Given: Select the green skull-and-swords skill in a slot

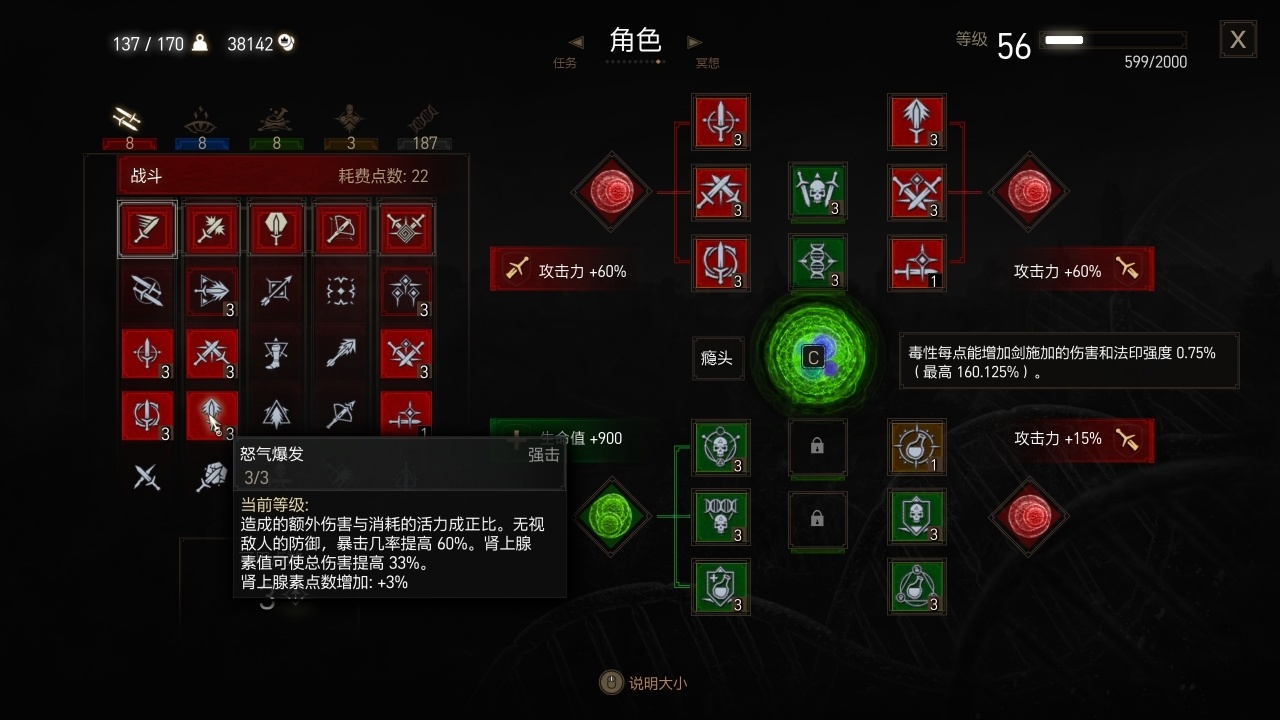Looking at the screenshot, I should [x=818, y=192].
